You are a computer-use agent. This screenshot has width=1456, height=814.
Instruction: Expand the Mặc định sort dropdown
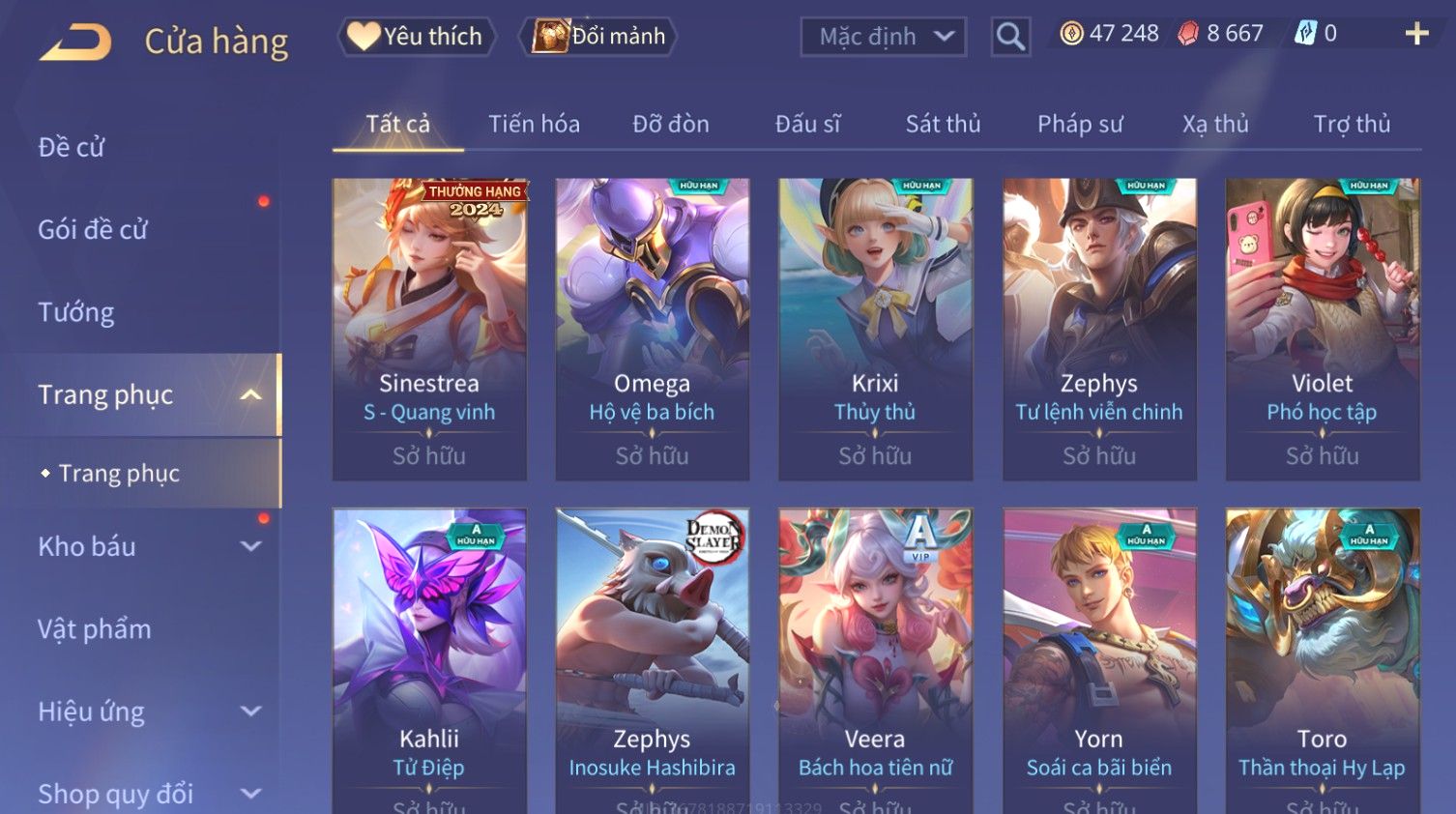[883, 37]
